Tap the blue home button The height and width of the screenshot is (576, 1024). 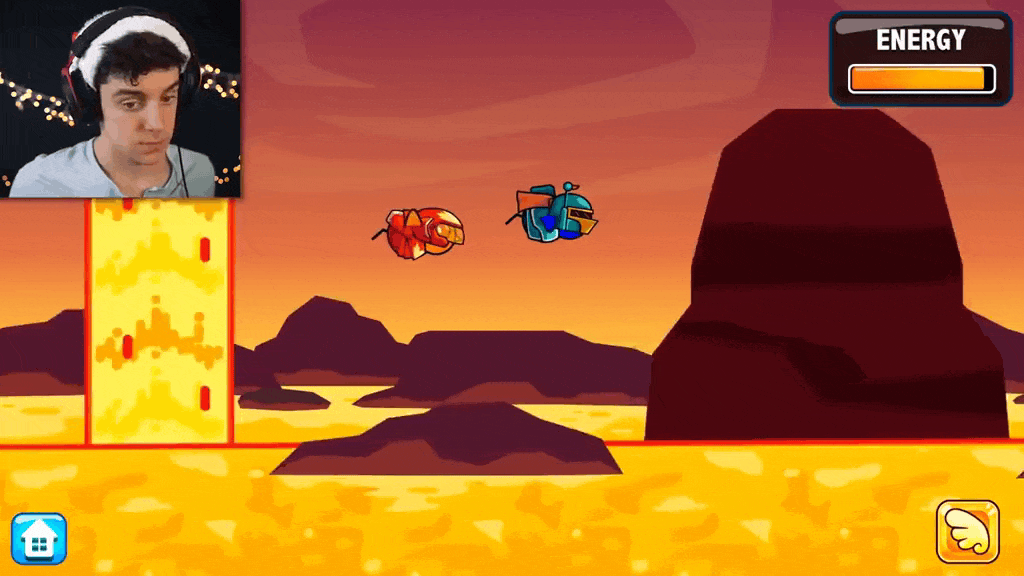coord(39,540)
